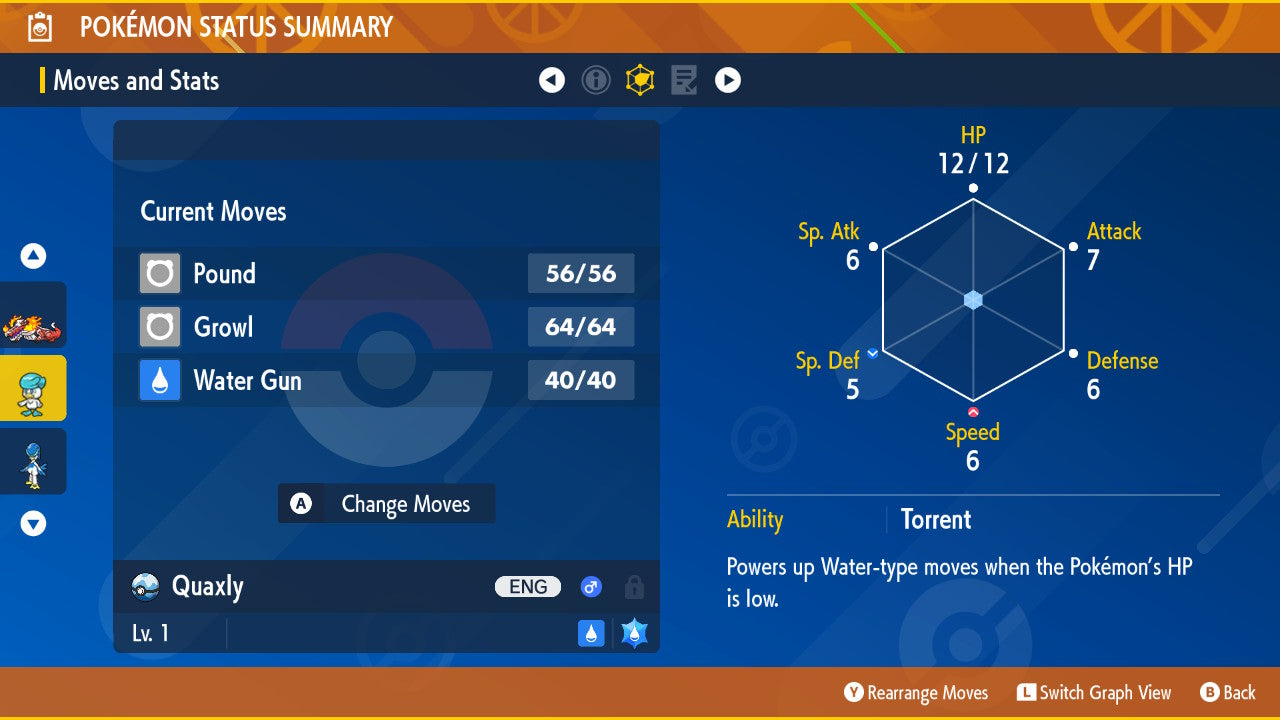Select the Tera jewel stats page icon

640,79
